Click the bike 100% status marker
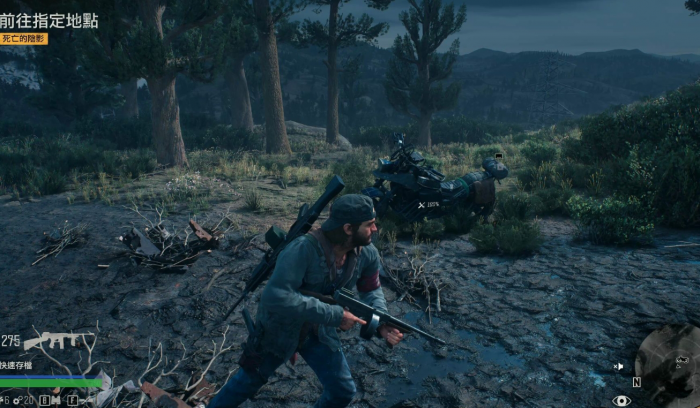Viewport: 700px width, 408px height. tap(428, 204)
